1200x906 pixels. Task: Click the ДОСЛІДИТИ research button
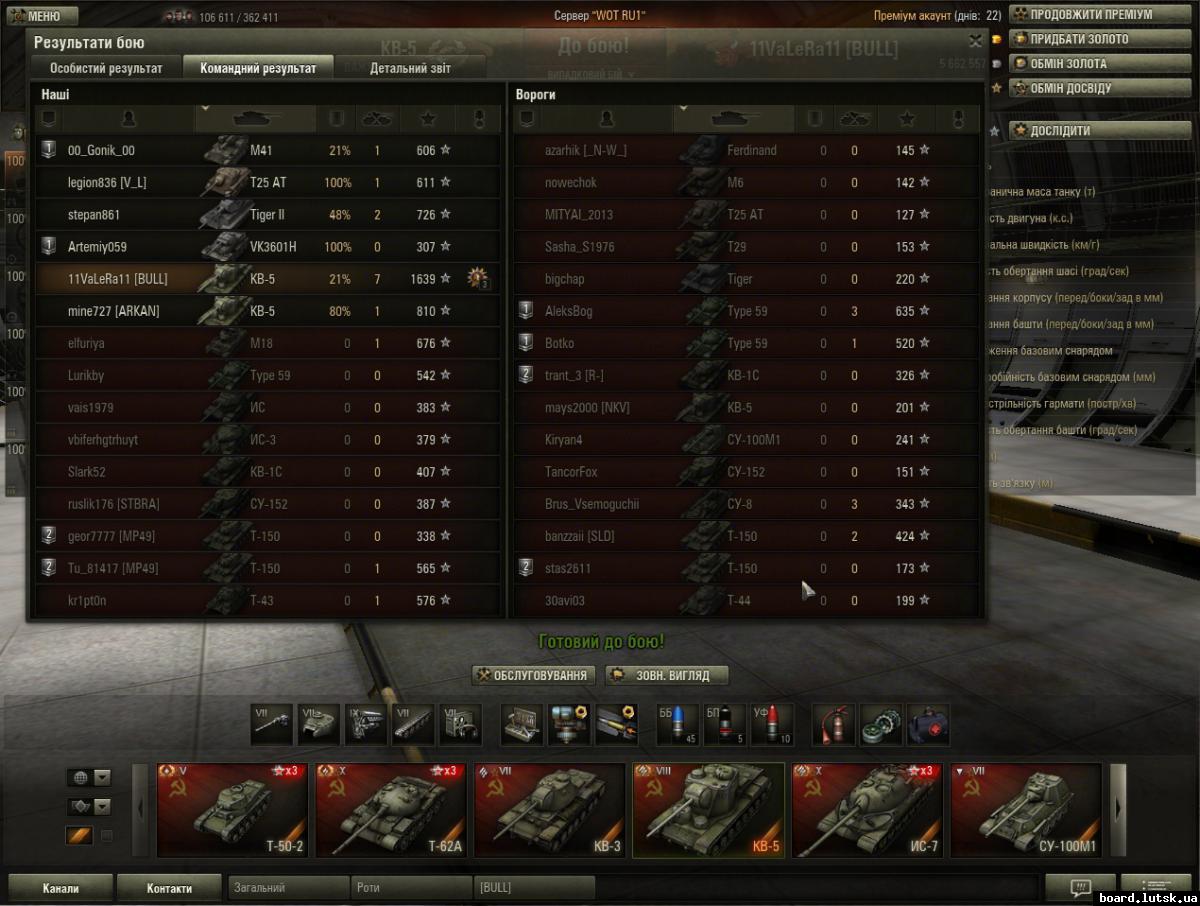tap(1059, 130)
